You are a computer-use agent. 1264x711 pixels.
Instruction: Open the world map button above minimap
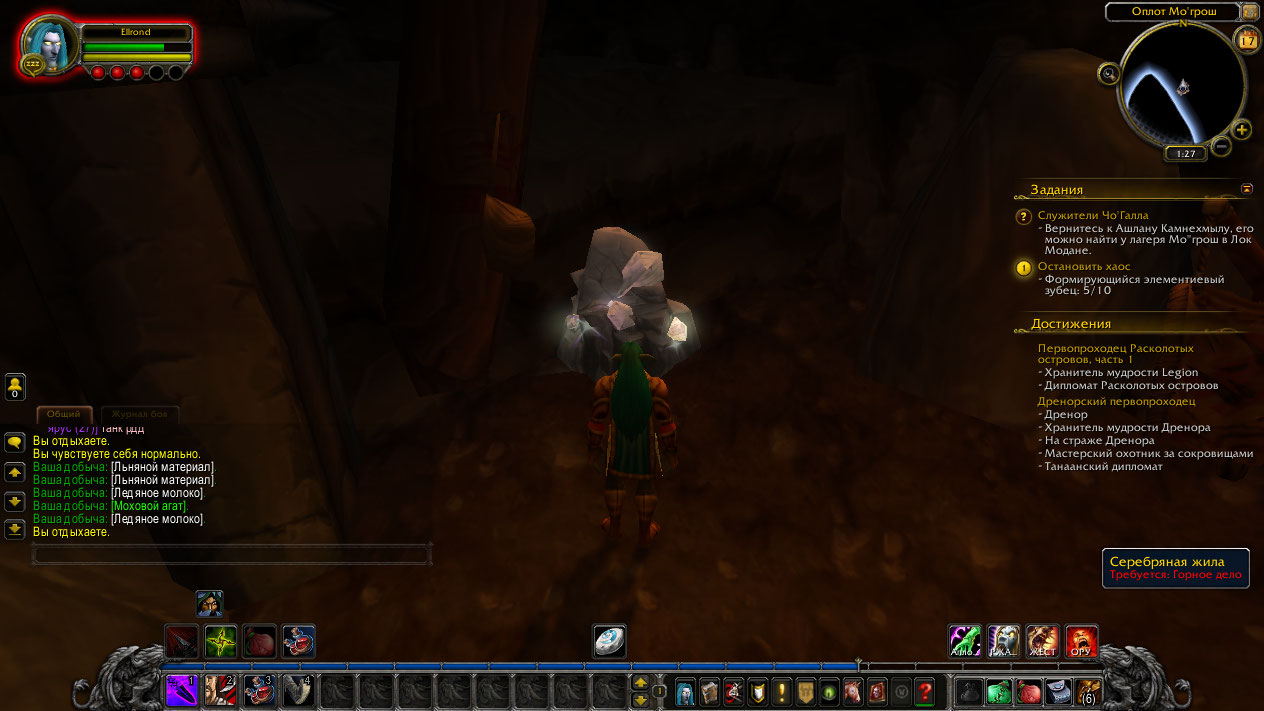[1250, 12]
